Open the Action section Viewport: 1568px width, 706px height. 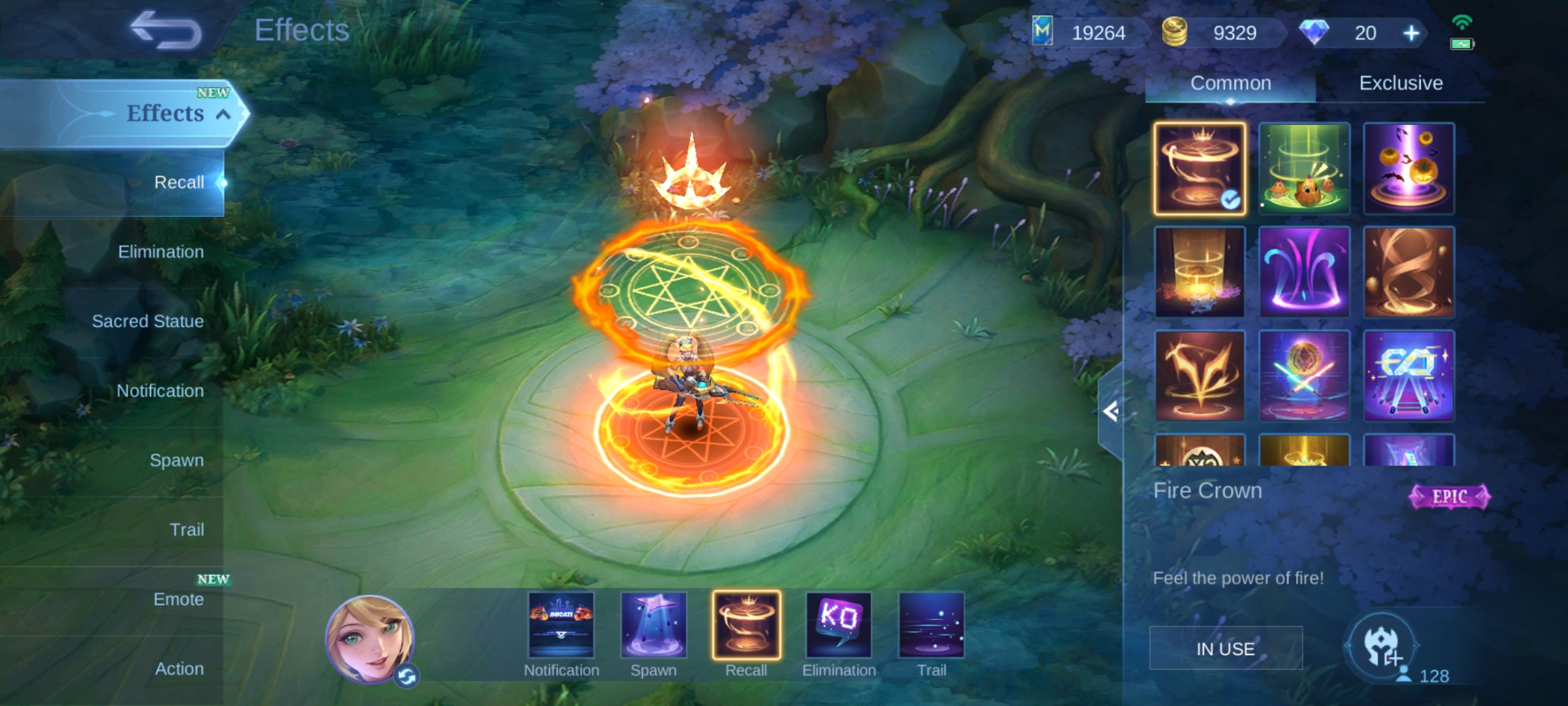pyautogui.click(x=179, y=669)
